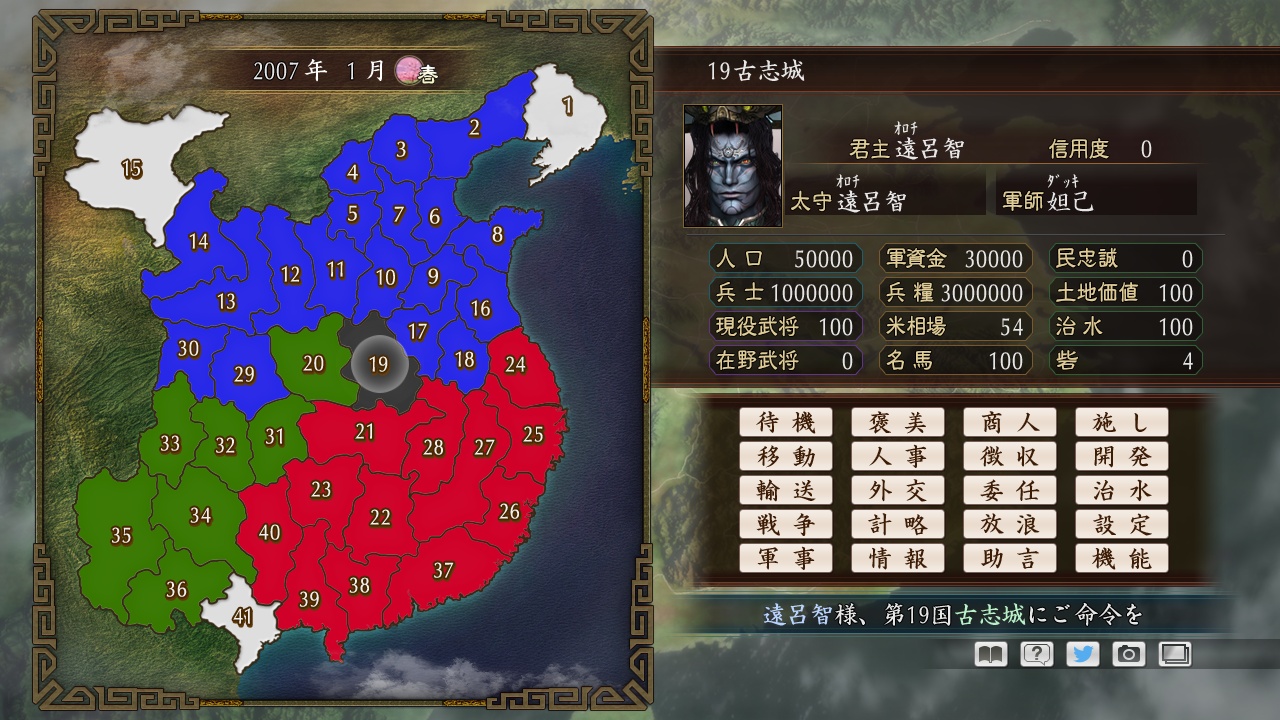Open the 人事 (Personnel) command
The image size is (1280, 720).
tap(898, 456)
